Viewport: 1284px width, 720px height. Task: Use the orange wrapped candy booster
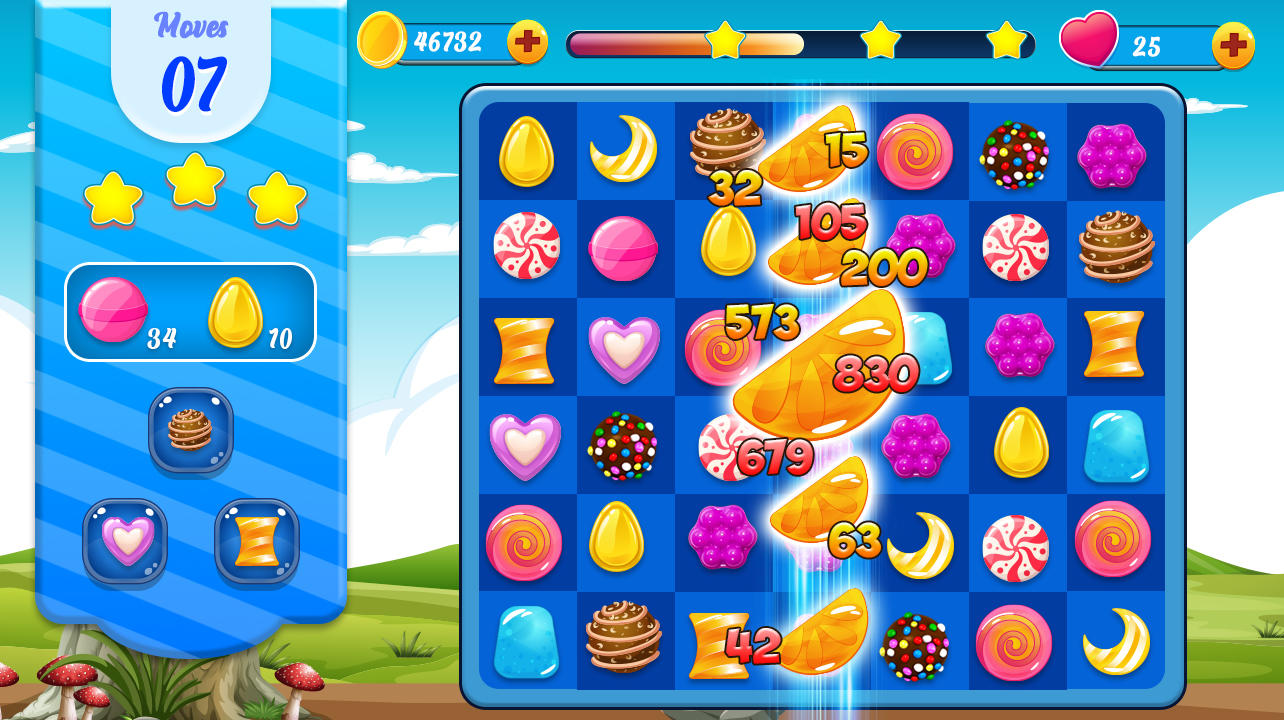coord(255,540)
